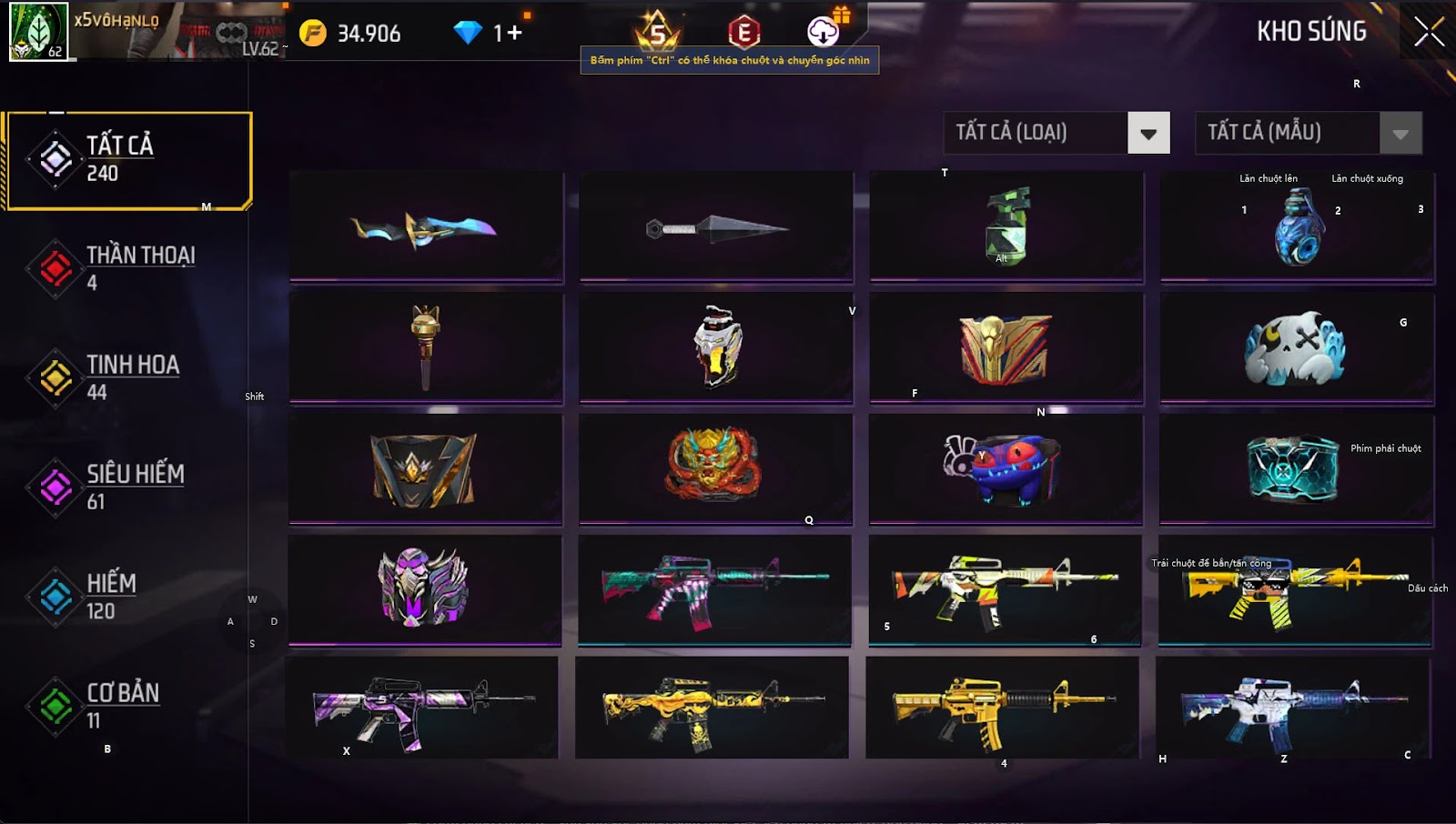Open the cloud download icon
This screenshot has height=824, width=1456.
823,32
